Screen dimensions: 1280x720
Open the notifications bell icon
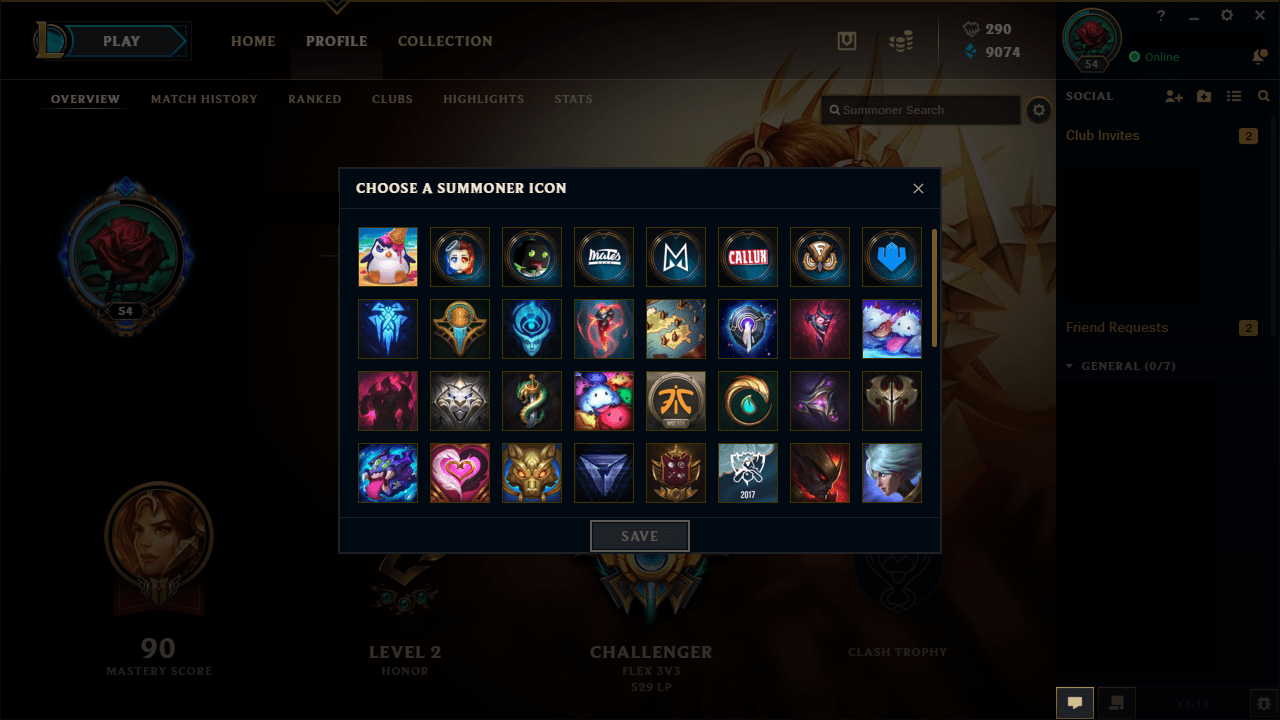[x=1261, y=58]
